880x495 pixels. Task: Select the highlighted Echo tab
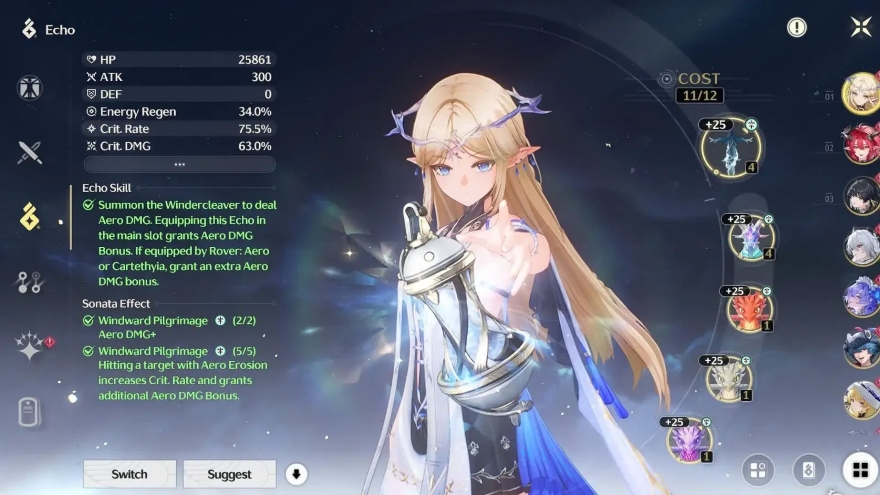pyautogui.click(x=29, y=216)
